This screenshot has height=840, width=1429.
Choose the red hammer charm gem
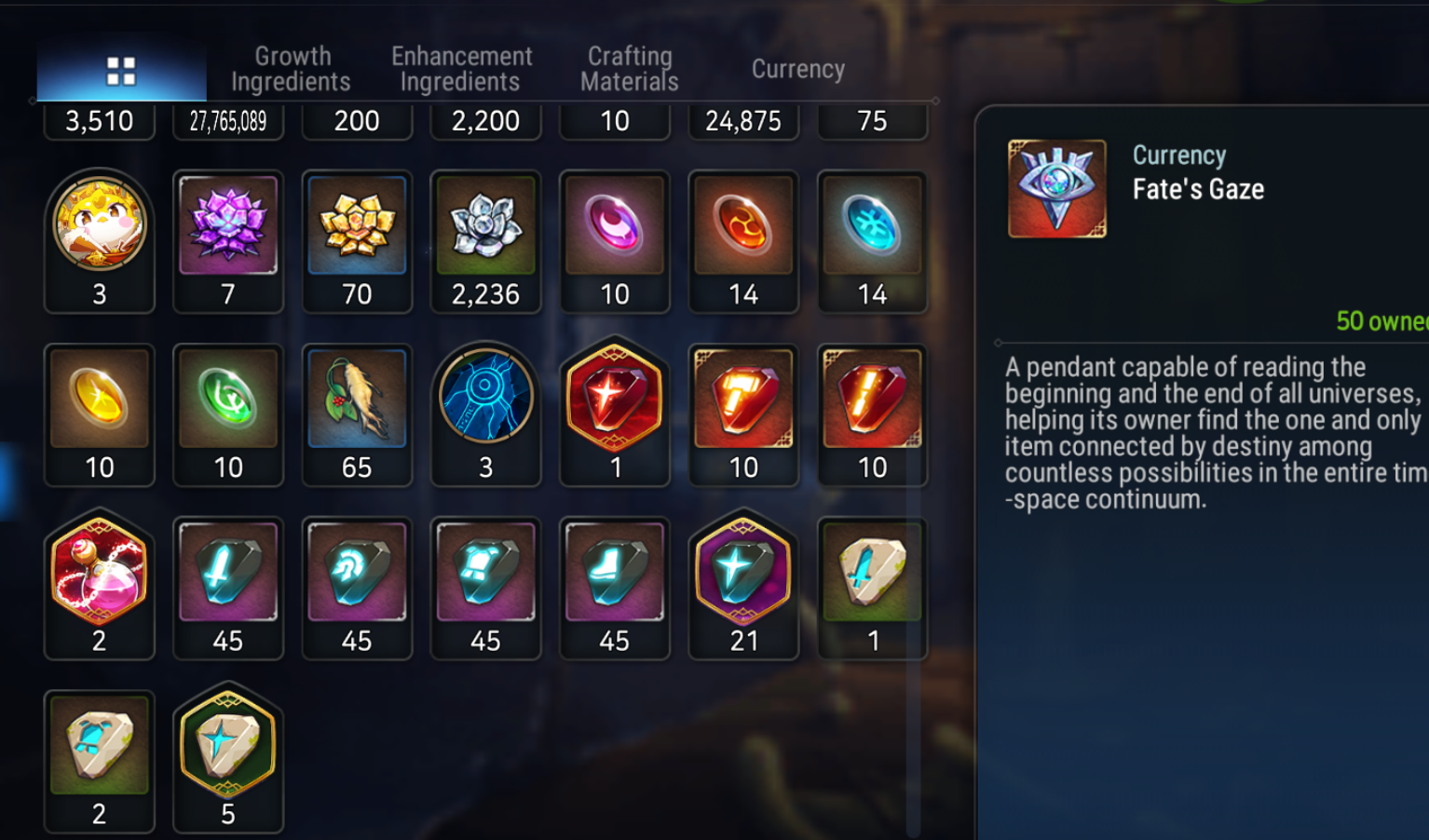coord(742,400)
